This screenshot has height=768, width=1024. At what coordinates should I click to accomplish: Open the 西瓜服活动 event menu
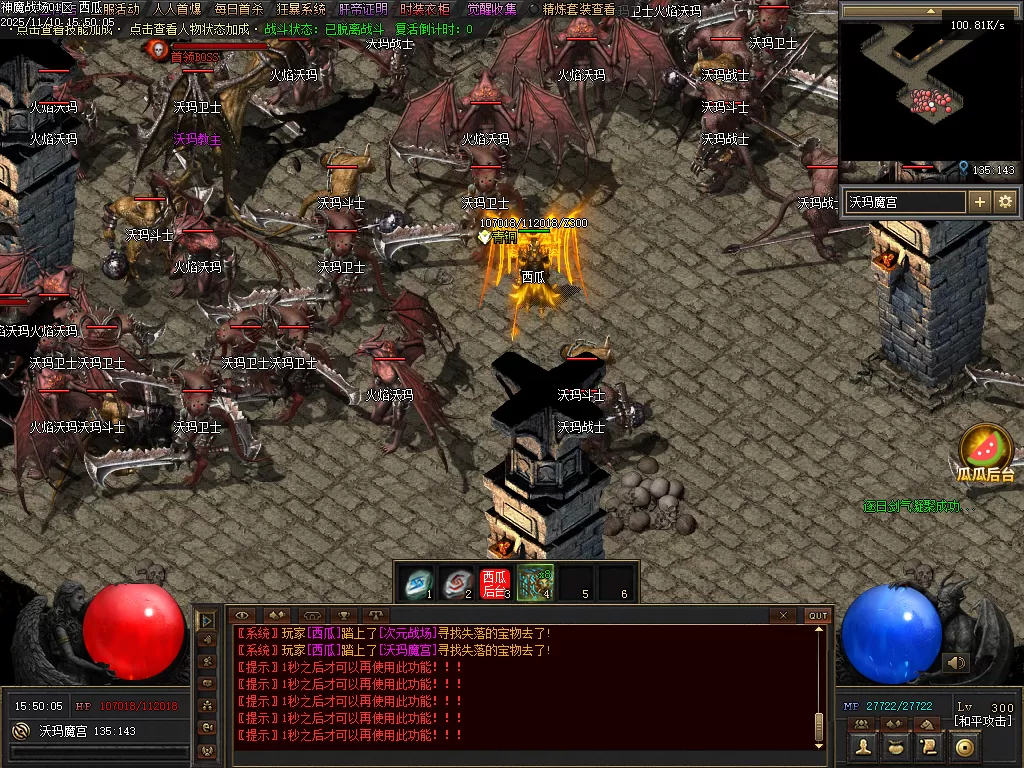tap(109, 9)
